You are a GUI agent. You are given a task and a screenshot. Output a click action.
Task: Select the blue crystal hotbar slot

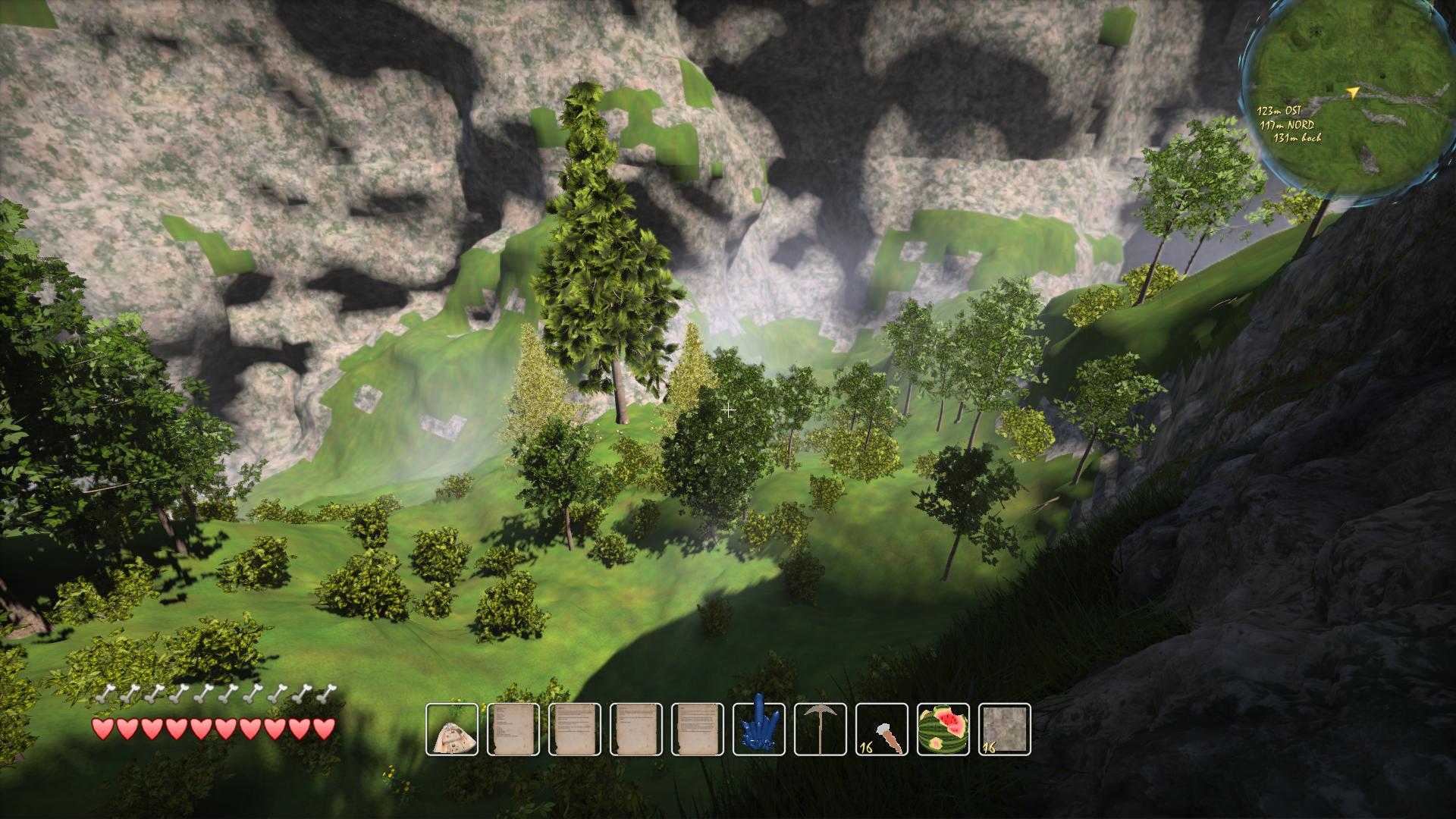[x=759, y=730]
